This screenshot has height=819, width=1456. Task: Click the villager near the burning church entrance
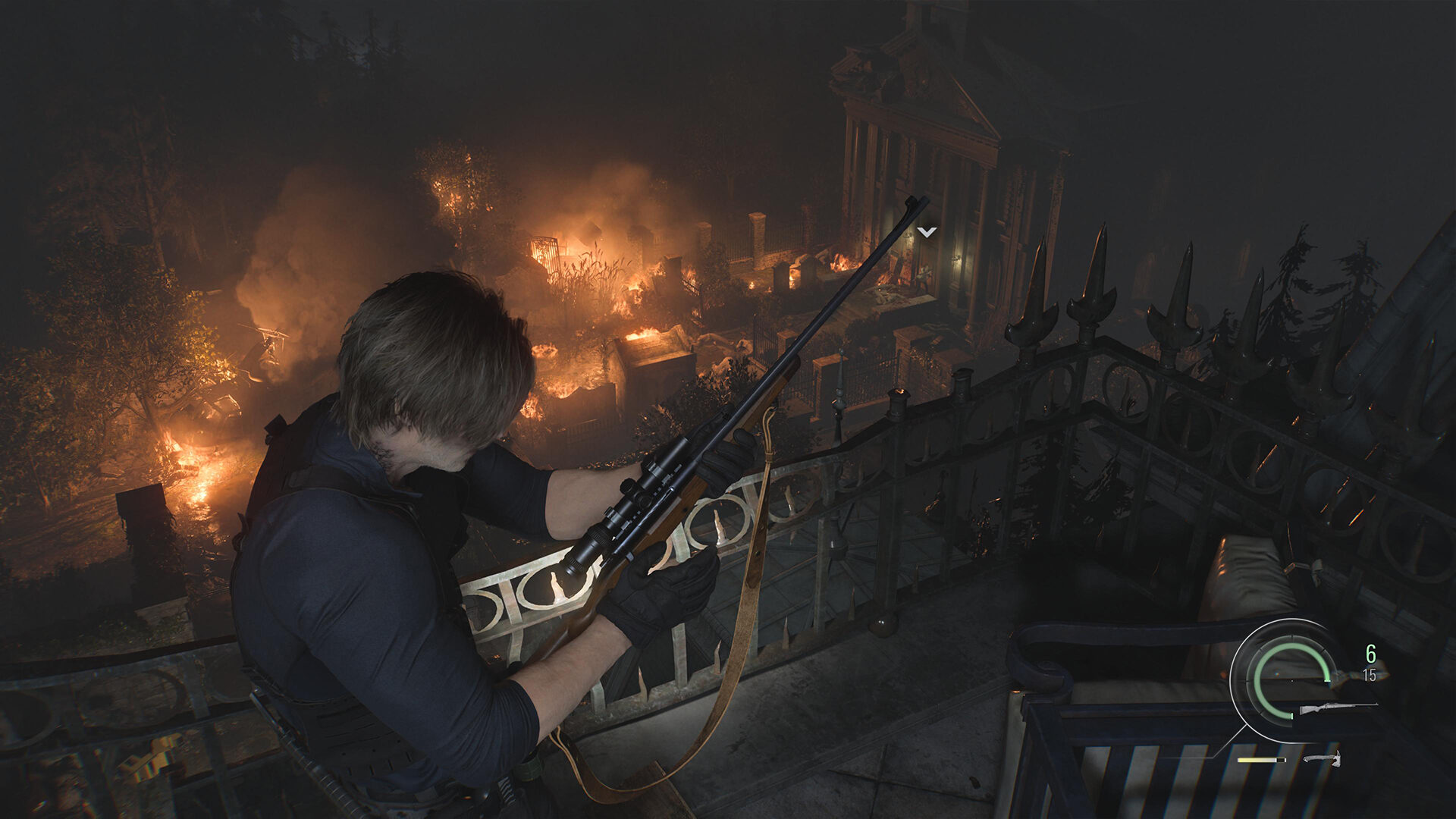(924, 276)
